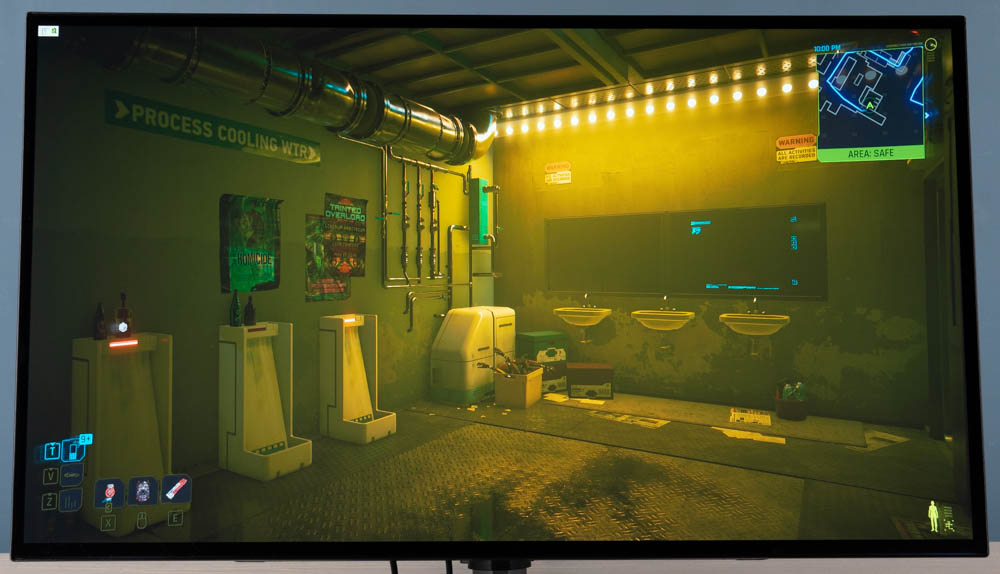Use the red-and-white consumable slot
Image resolution: width=1000 pixels, height=574 pixels.
[x=176, y=489]
